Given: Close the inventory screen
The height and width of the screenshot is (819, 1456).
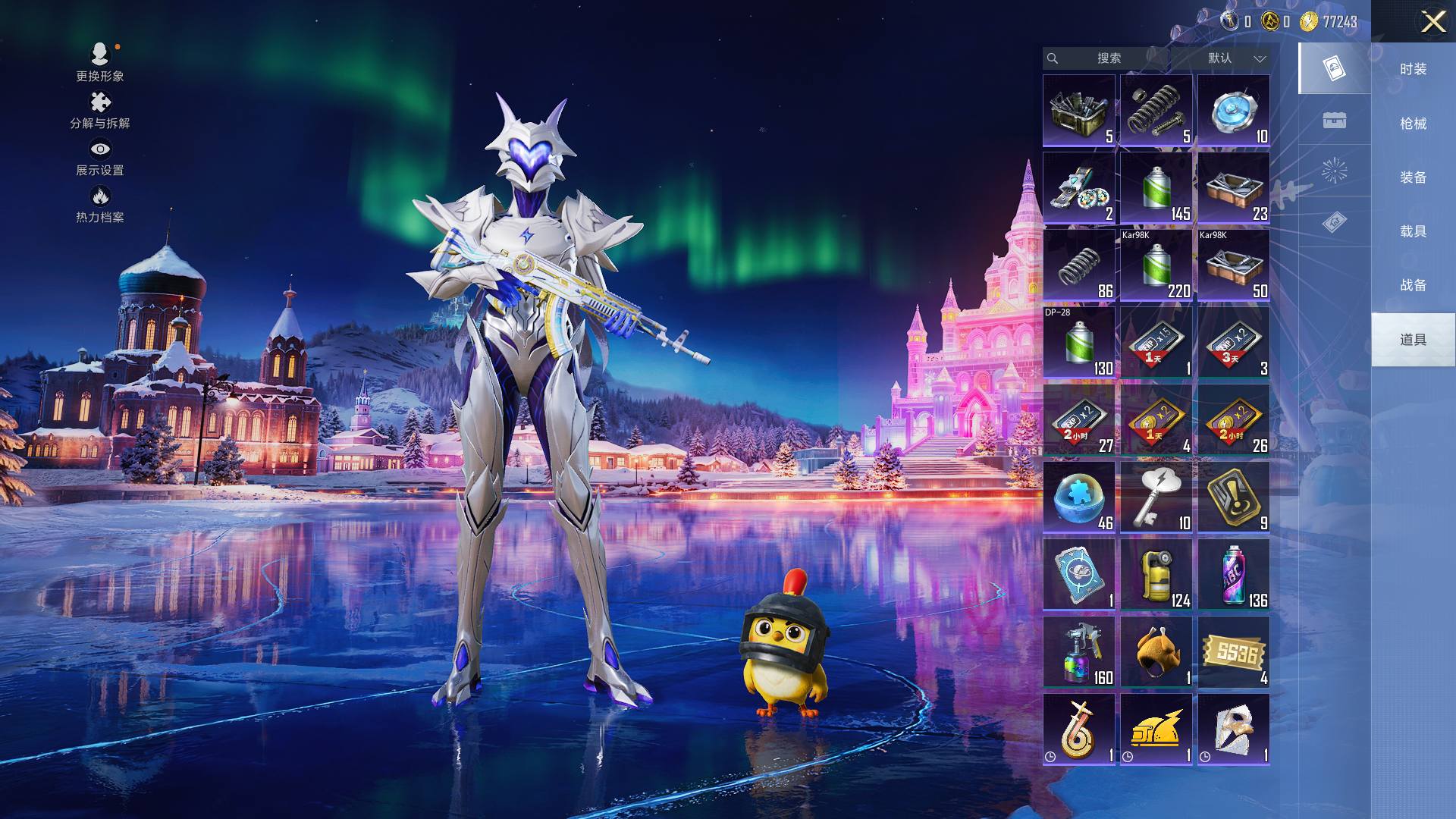Looking at the screenshot, I should [x=1432, y=21].
